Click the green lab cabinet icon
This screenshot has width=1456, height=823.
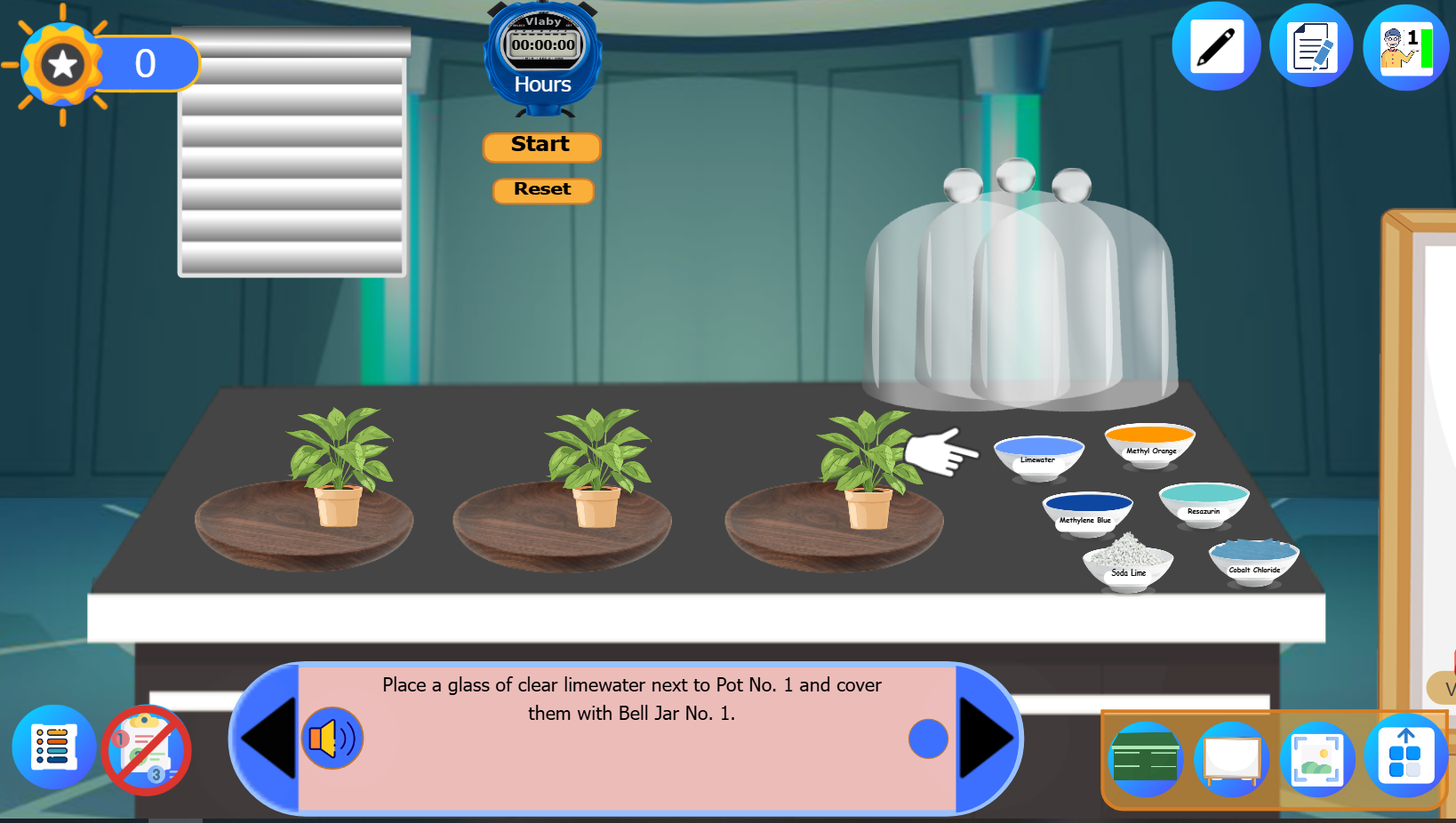click(x=1145, y=757)
